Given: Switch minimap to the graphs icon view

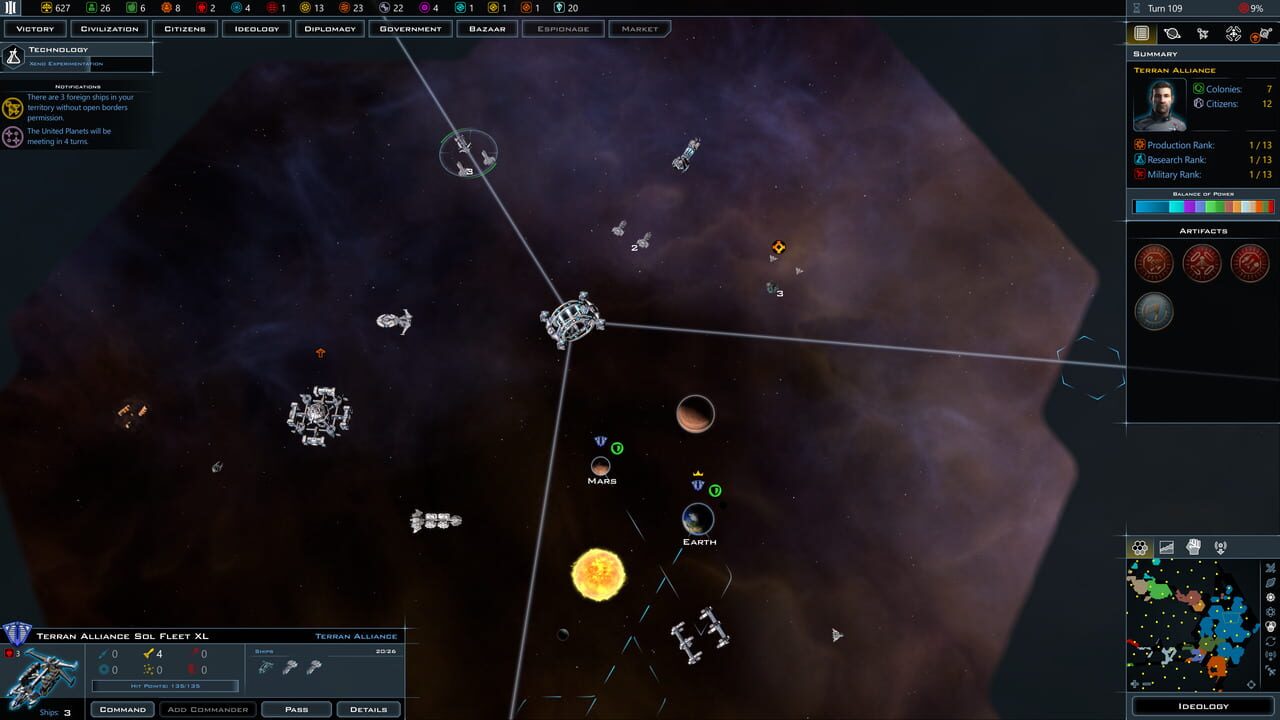Looking at the screenshot, I should [1166, 546].
